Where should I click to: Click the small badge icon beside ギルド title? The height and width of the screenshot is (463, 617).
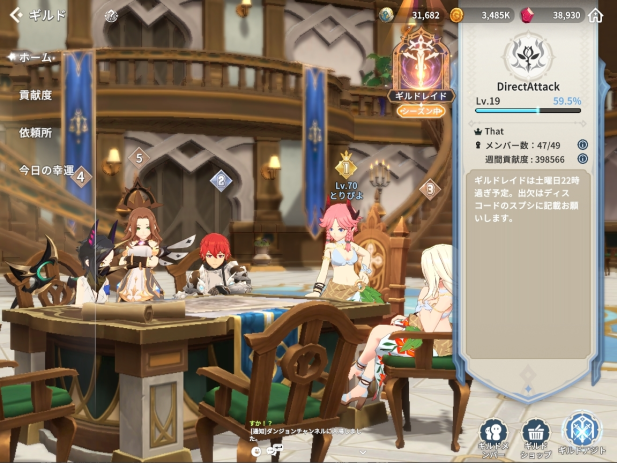(110, 16)
